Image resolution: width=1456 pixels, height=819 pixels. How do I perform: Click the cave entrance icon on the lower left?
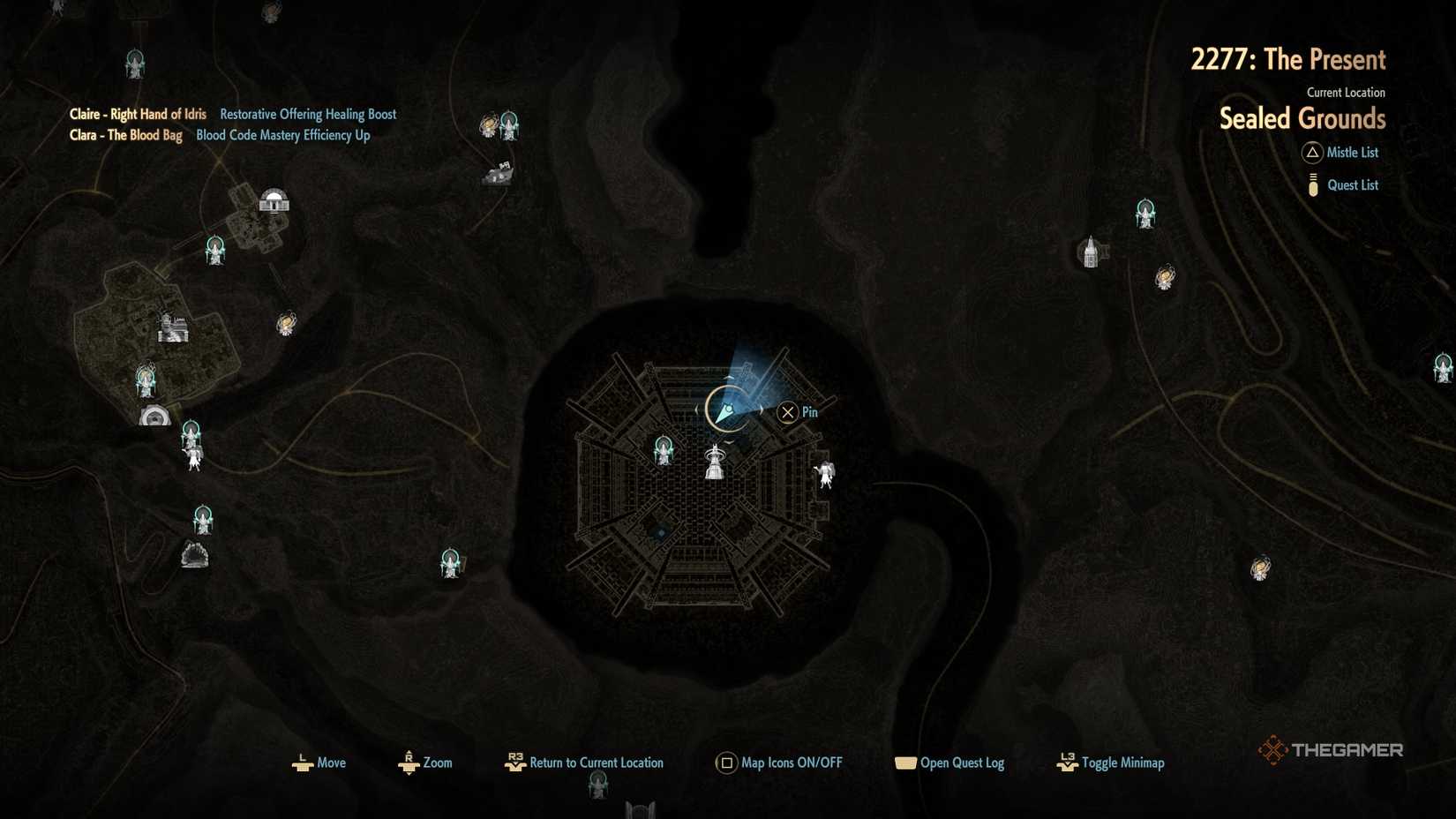tap(196, 554)
